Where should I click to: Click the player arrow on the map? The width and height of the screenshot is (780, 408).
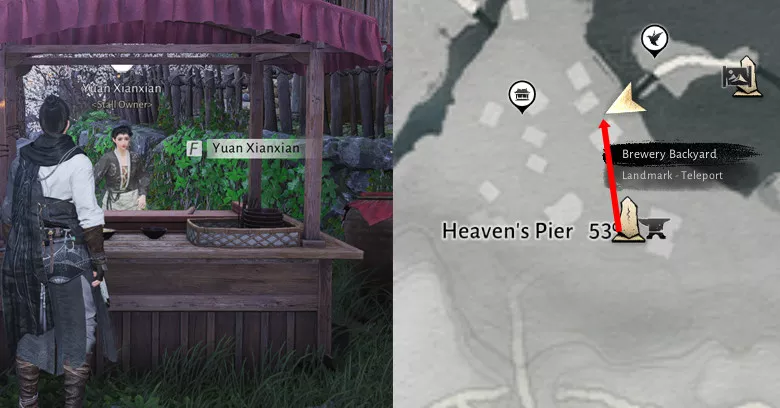626,99
